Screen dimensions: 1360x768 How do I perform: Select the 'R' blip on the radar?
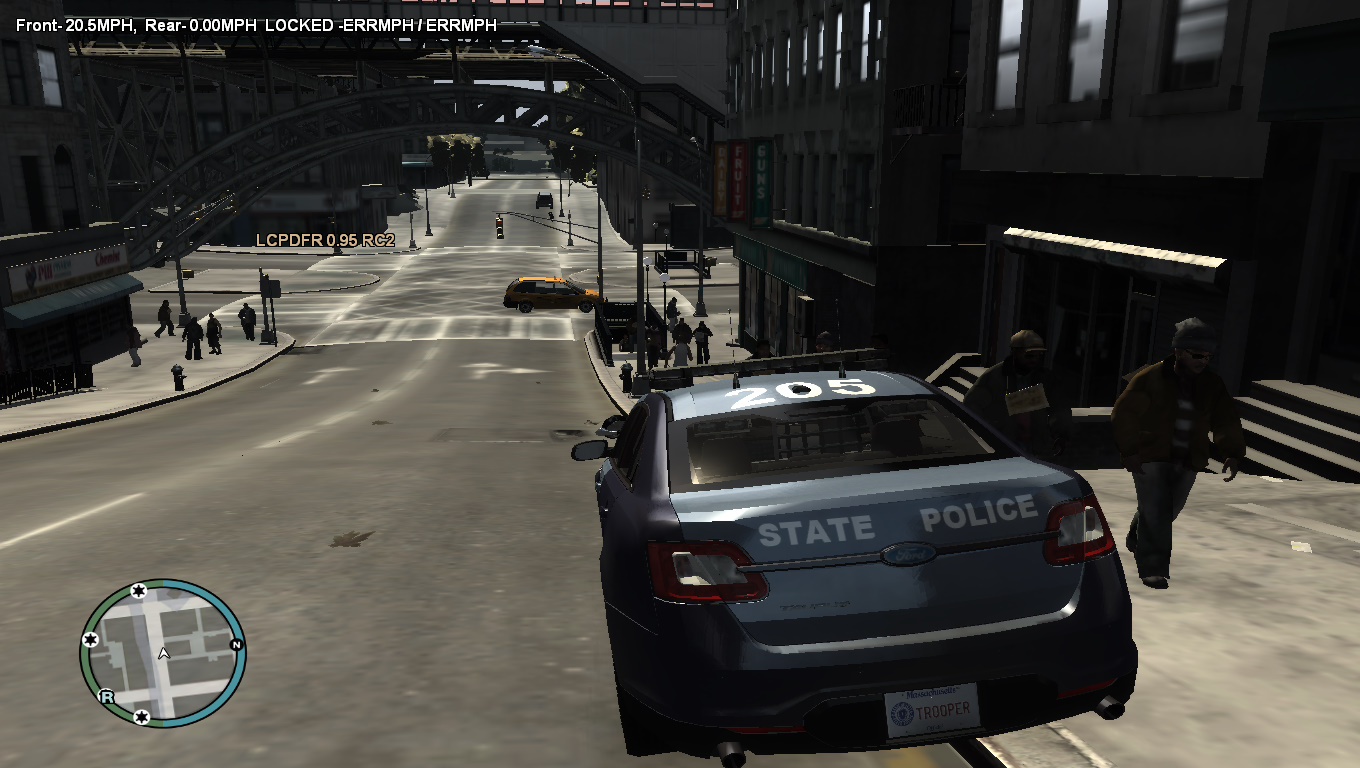click(x=106, y=697)
